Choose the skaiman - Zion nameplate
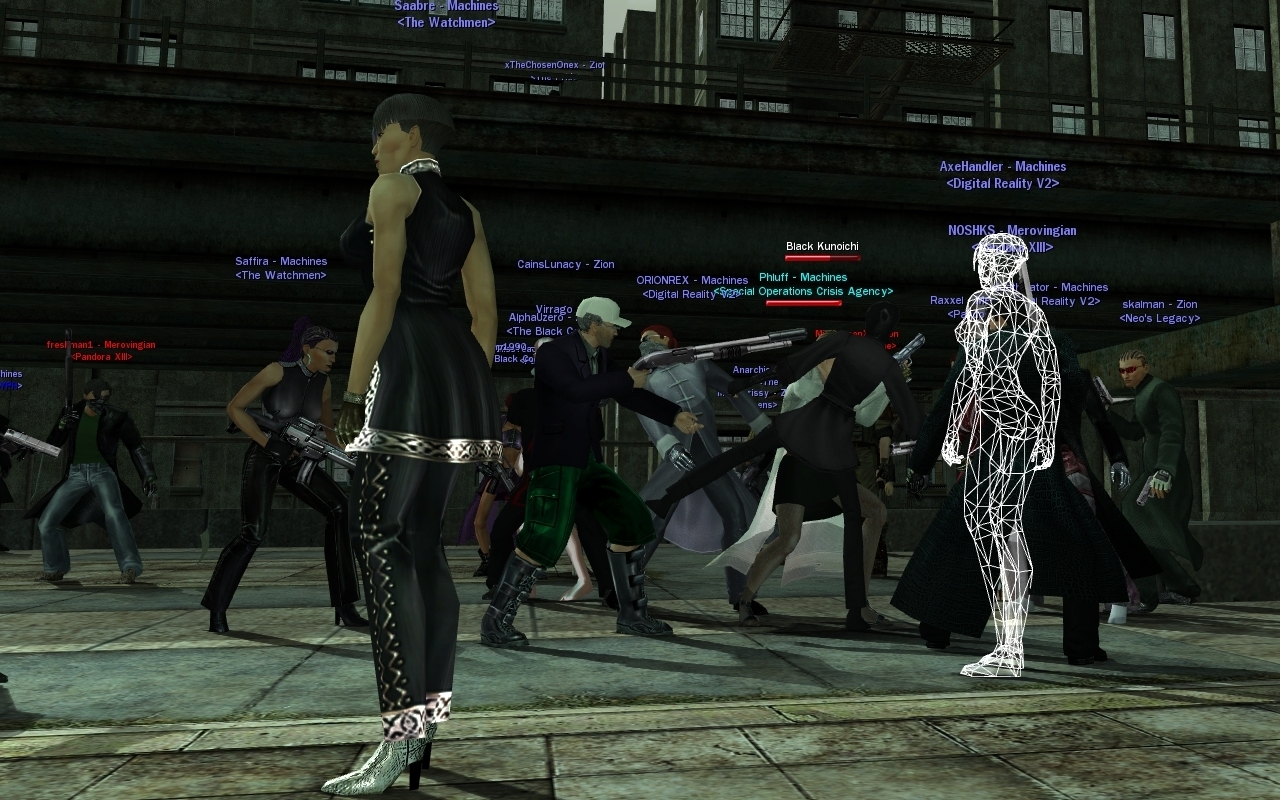The image size is (1280, 800). click(x=1159, y=305)
